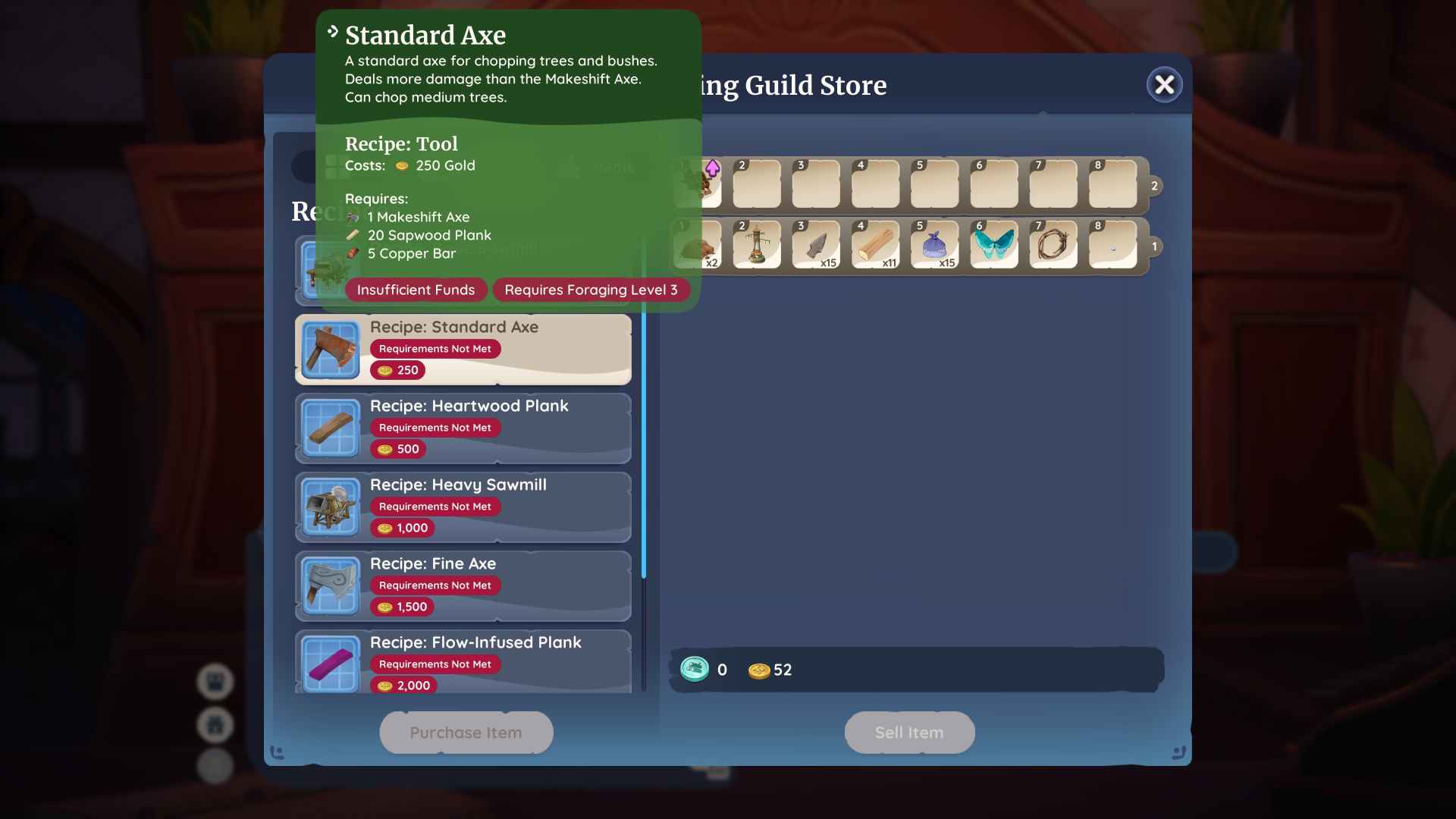Click the Heartwood Plank recipe icon
The height and width of the screenshot is (819, 1456).
pos(330,428)
